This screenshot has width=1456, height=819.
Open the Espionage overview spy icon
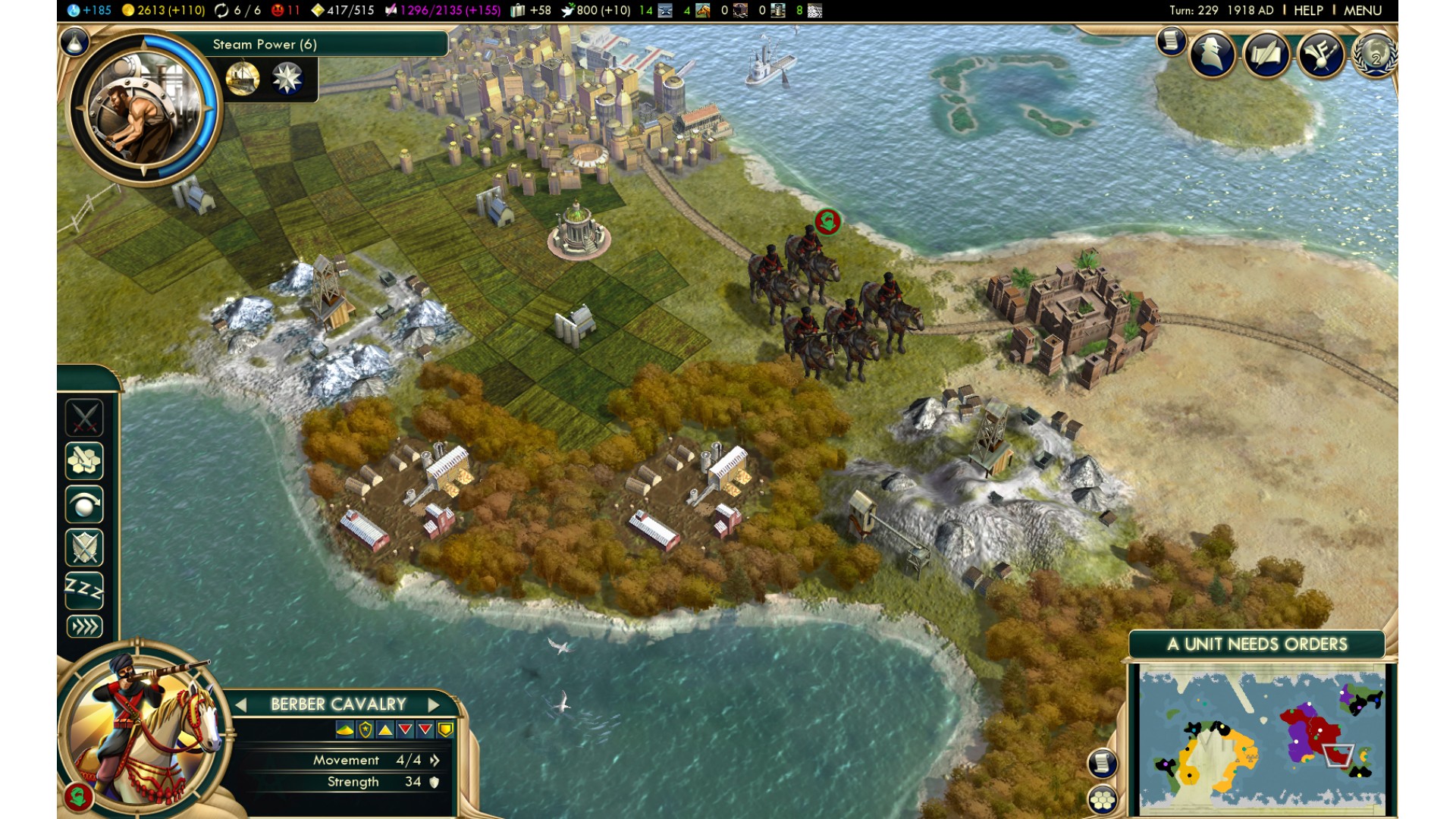pyautogui.click(x=1213, y=54)
